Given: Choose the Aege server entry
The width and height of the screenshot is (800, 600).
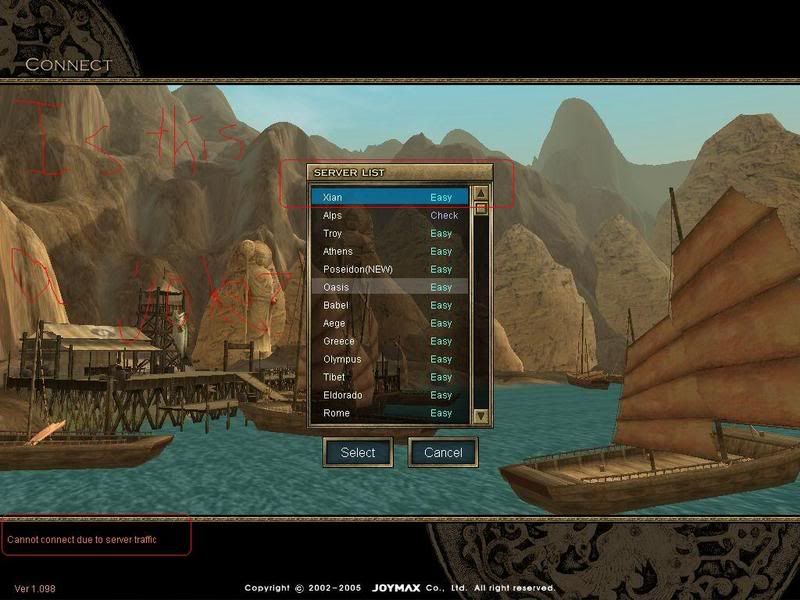Looking at the screenshot, I should click(388, 323).
